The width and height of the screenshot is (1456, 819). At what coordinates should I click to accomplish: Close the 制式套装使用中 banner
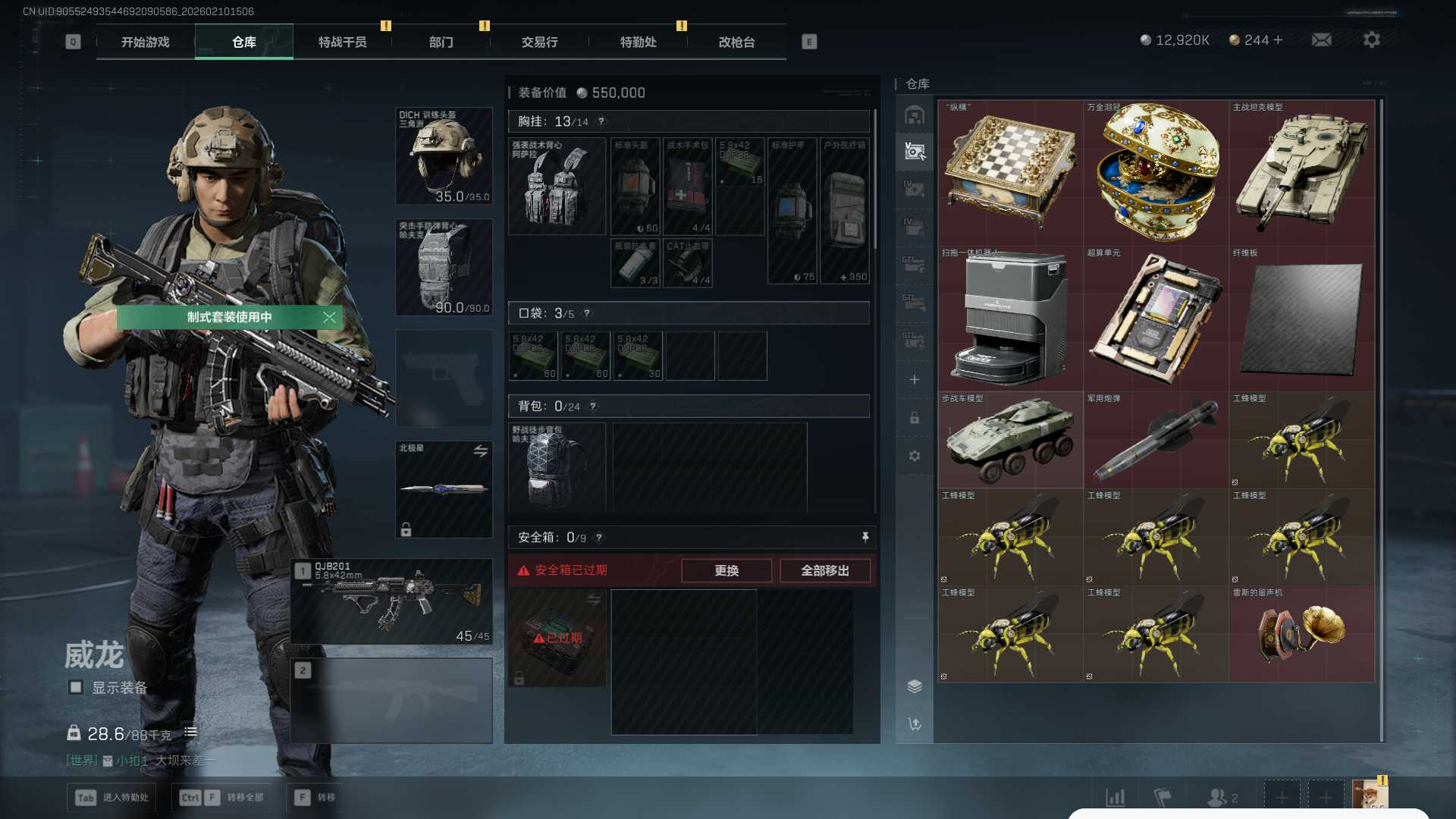329,317
